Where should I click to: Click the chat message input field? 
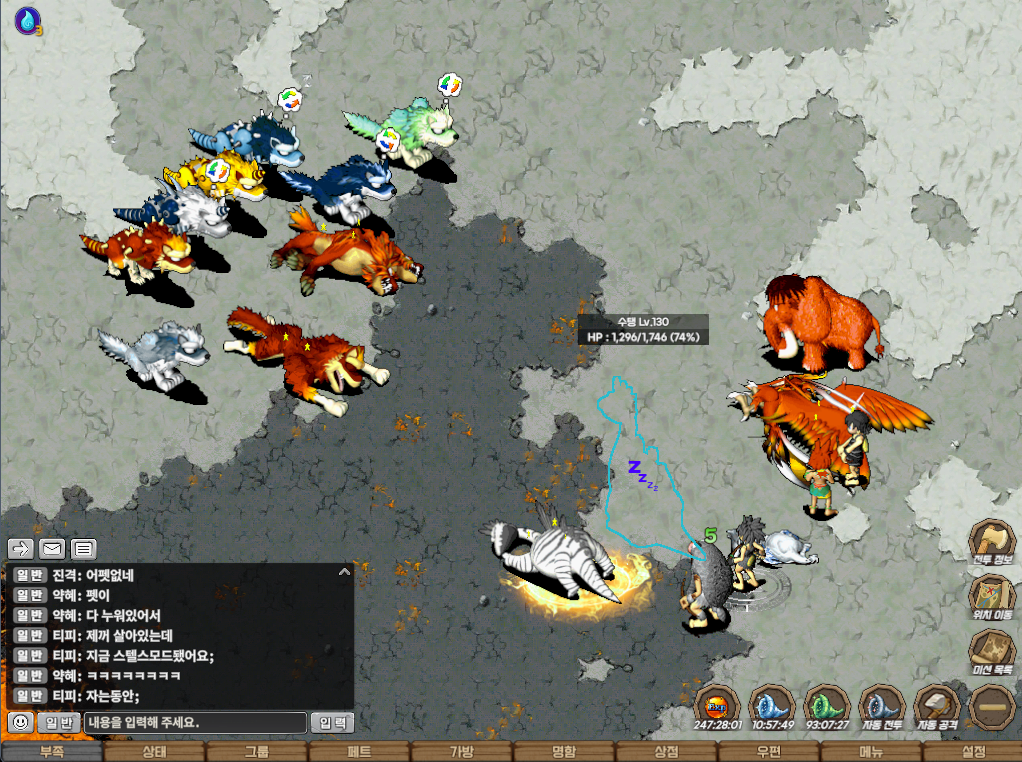pos(195,722)
